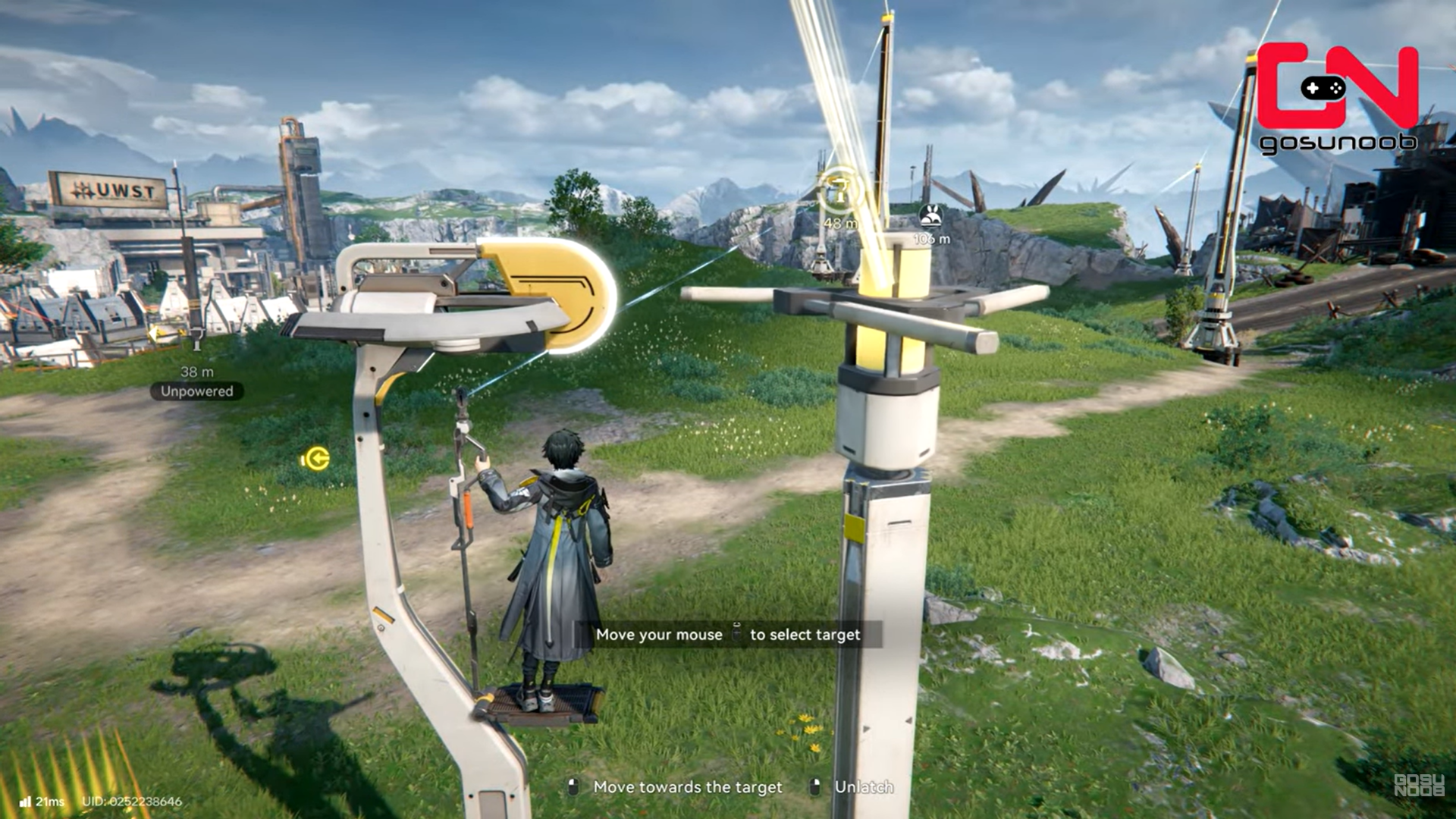Select the Unpowered zipline marker at 38 m
Image resolution: width=1456 pixels, height=819 pixels.
(x=196, y=337)
